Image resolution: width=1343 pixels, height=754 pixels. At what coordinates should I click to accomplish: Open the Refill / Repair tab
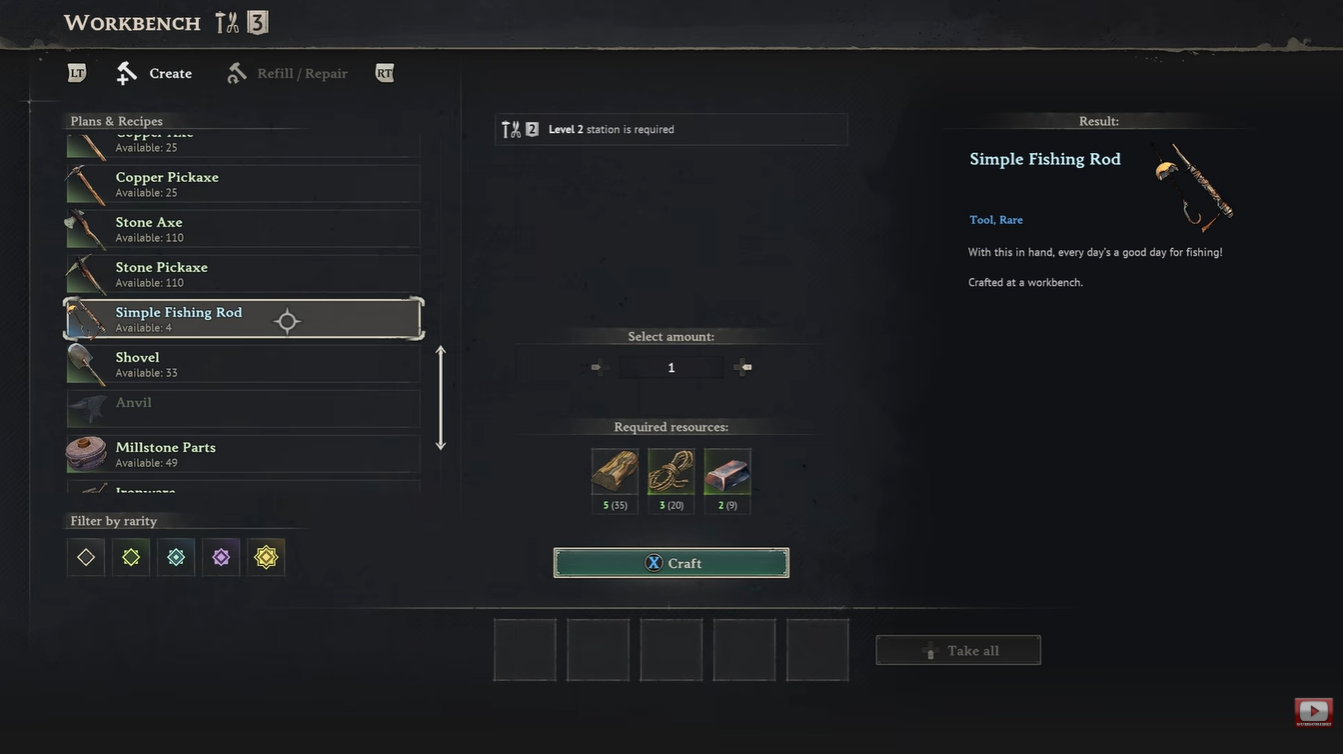coord(288,73)
